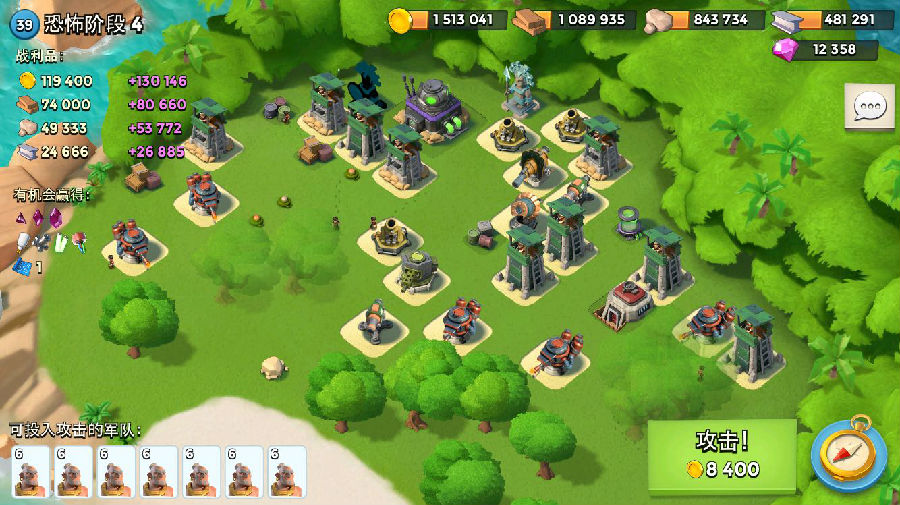Open the chat speech bubble
The image size is (900, 505).
(869, 107)
